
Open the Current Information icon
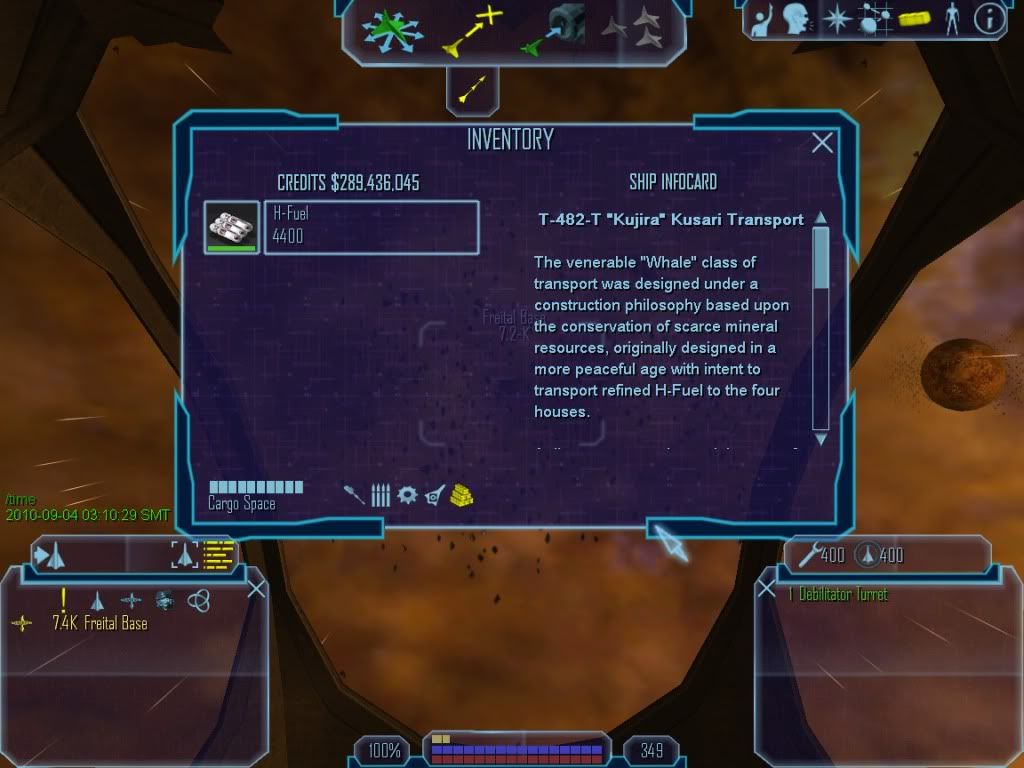tap(988, 19)
